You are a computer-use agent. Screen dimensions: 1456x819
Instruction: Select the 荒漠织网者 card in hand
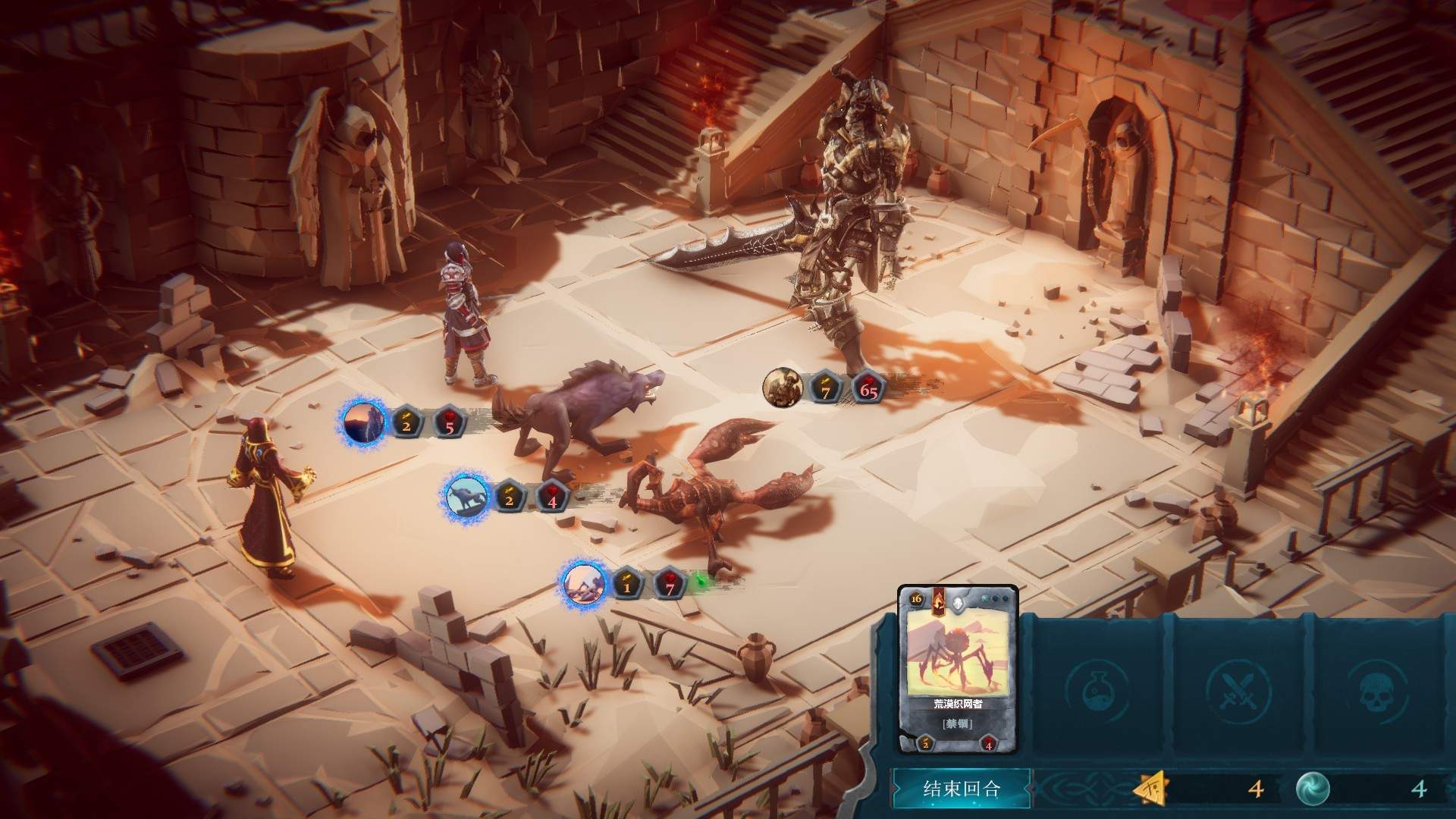click(957, 669)
